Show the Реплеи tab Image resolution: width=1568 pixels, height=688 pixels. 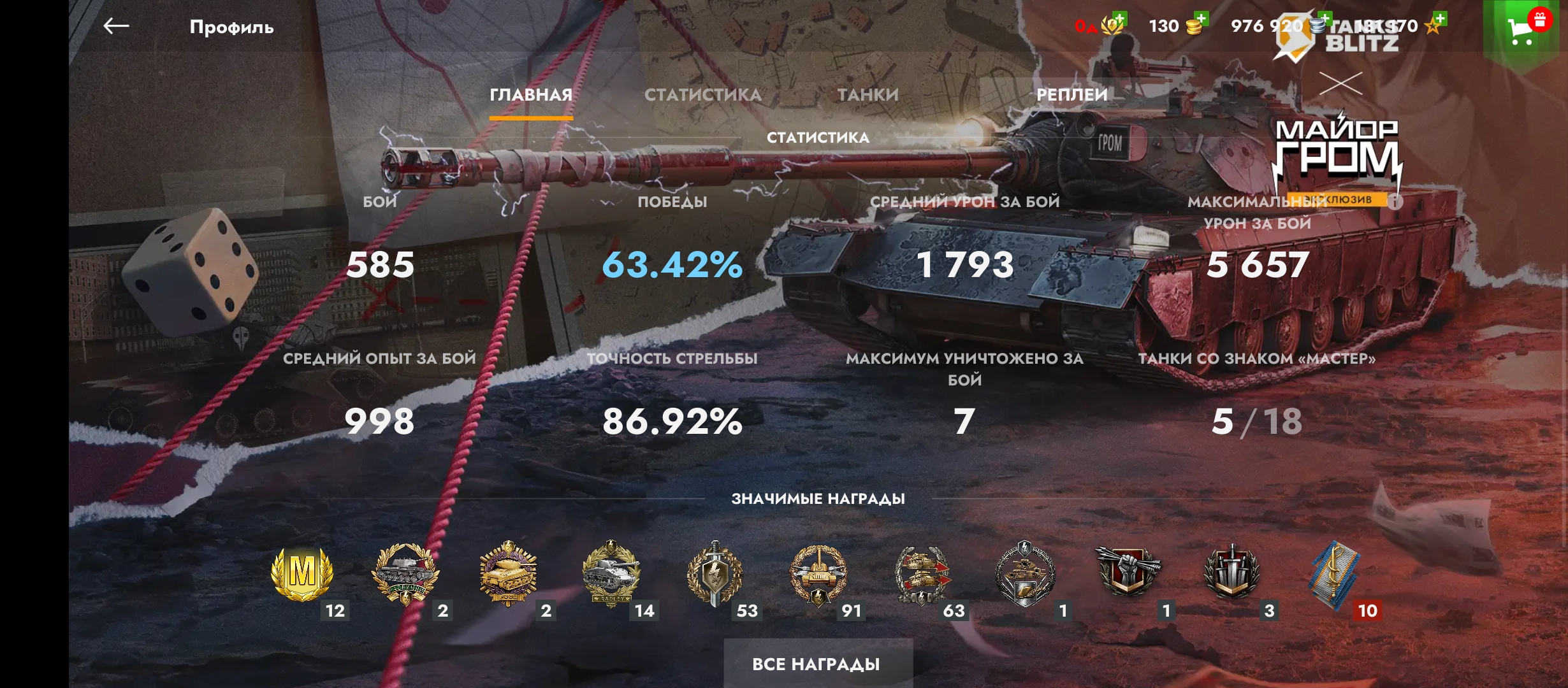pos(1071,95)
